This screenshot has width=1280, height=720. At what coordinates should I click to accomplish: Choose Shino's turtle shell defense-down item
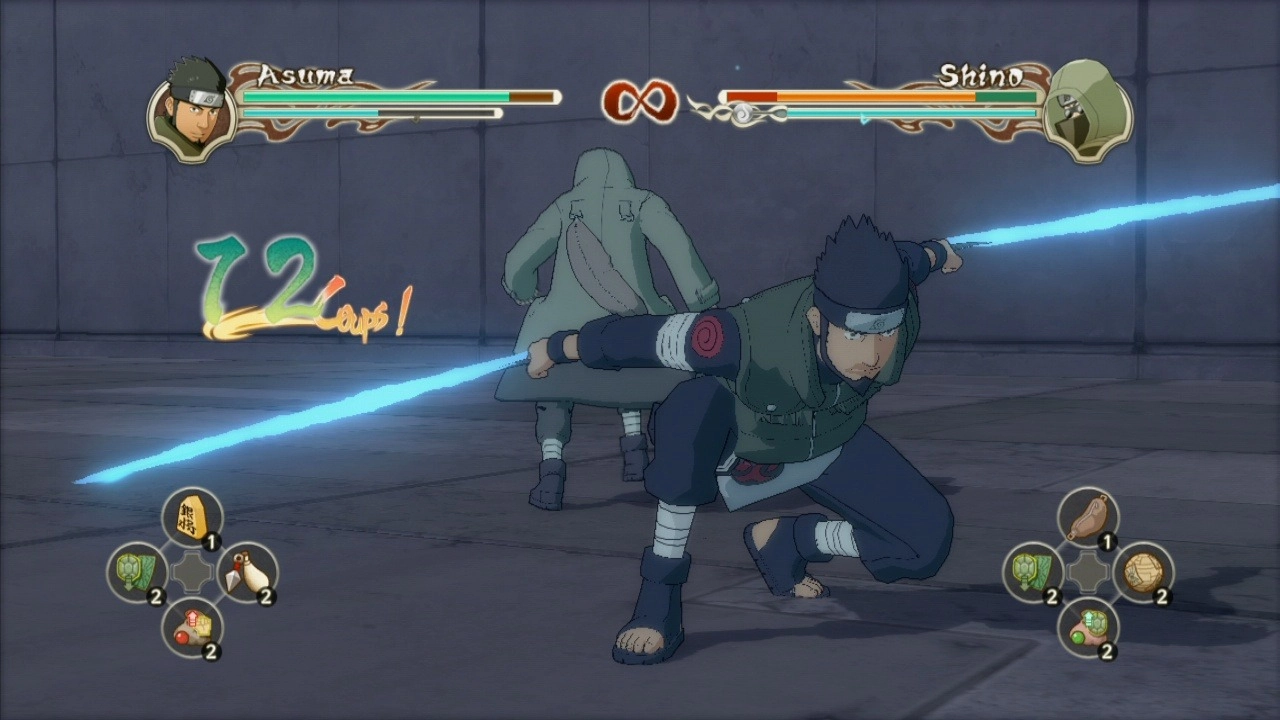pyautogui.click(x=1032, y=572)
